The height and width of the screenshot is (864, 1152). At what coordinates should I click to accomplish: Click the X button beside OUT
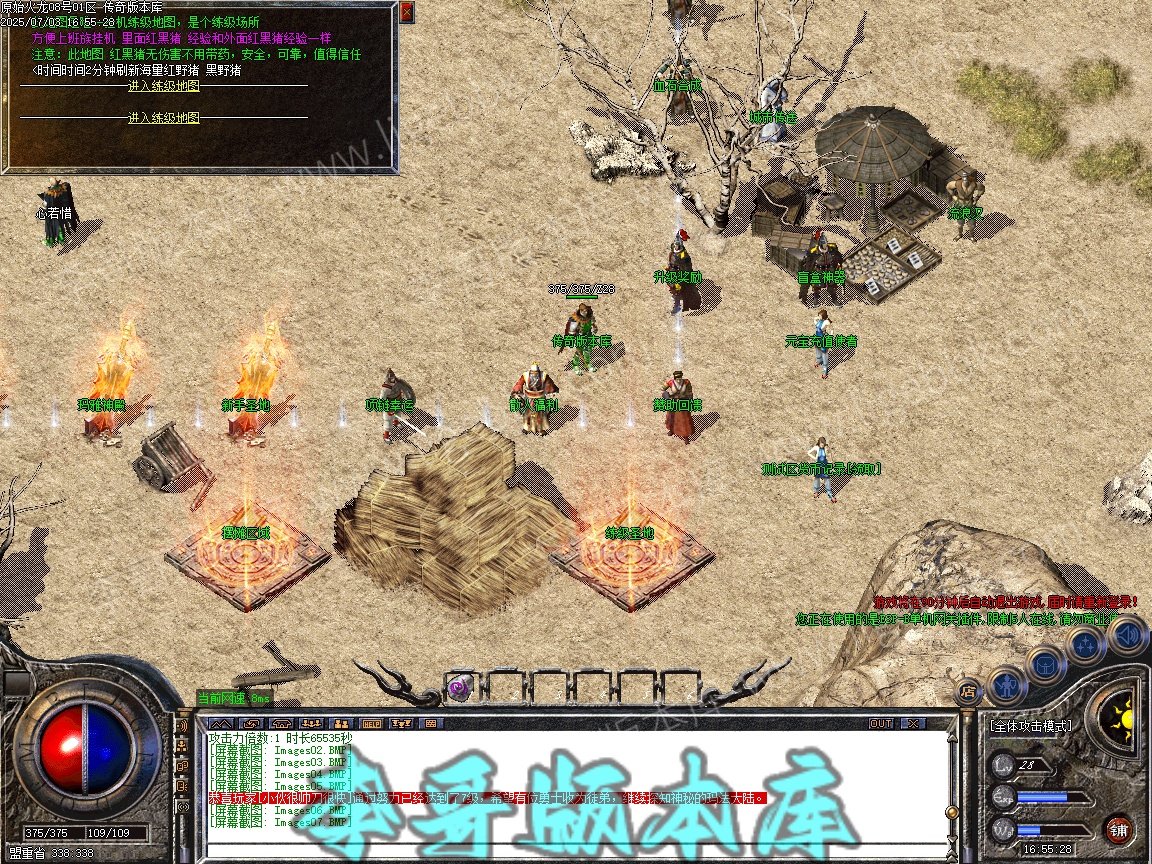click(911, 723)
